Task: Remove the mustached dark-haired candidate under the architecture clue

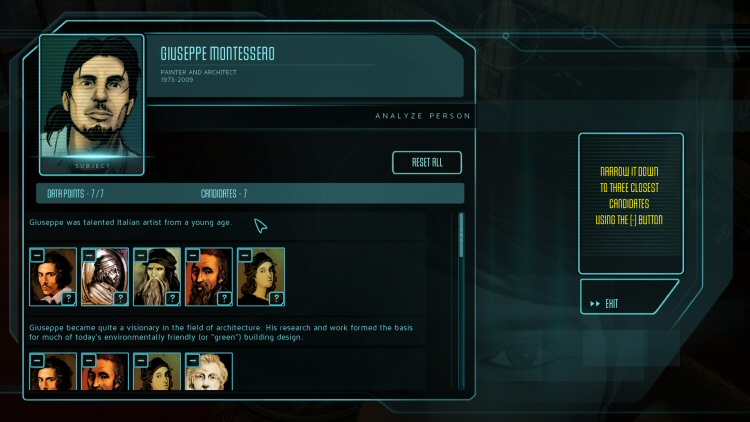Action: tap(36, 359)
